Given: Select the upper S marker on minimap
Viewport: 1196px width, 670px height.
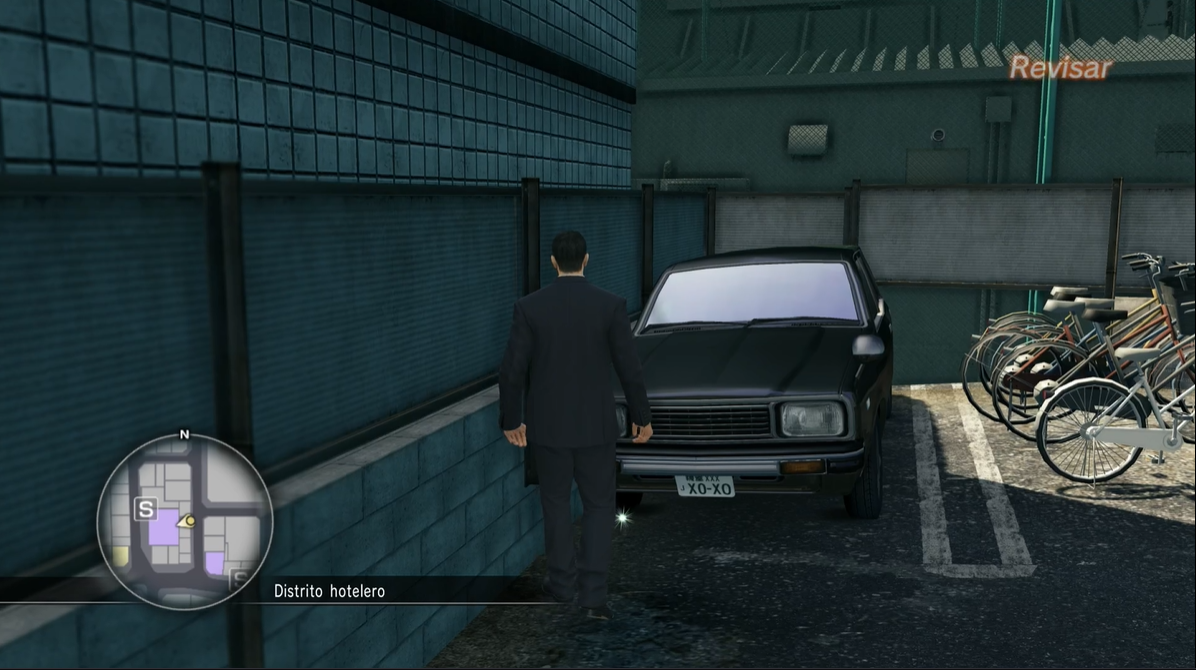Looking at the screenshot, I should tap(146, 510).
